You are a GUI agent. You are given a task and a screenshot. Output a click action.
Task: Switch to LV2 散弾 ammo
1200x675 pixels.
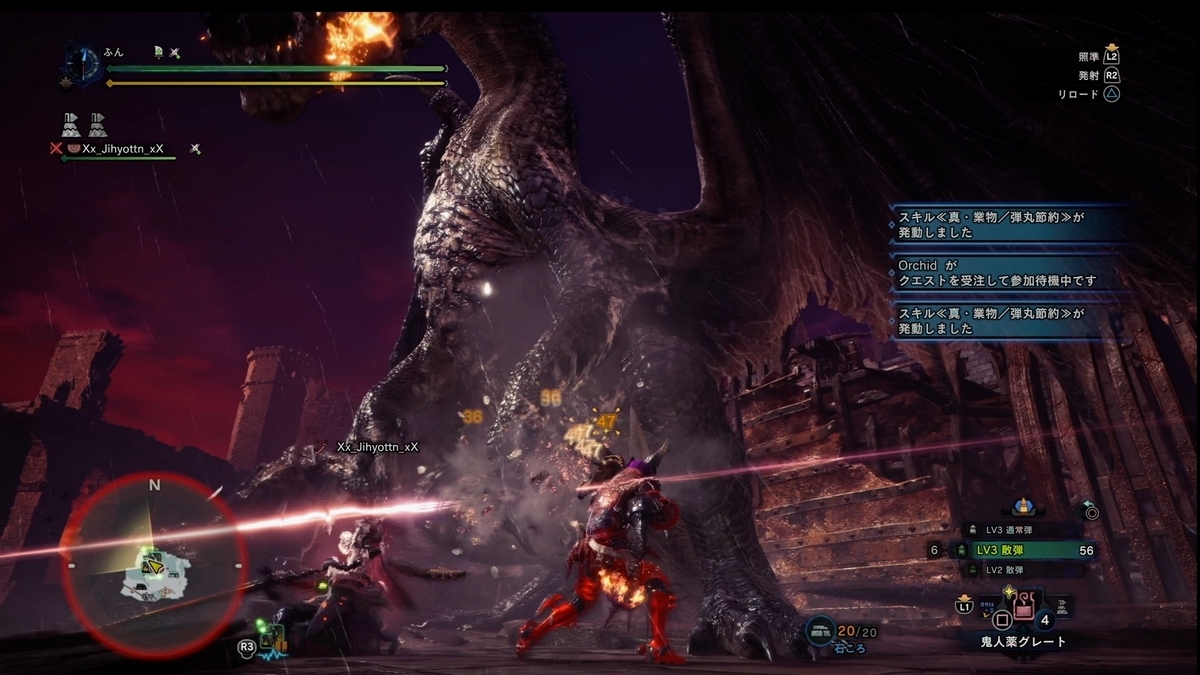point(1007,569)
